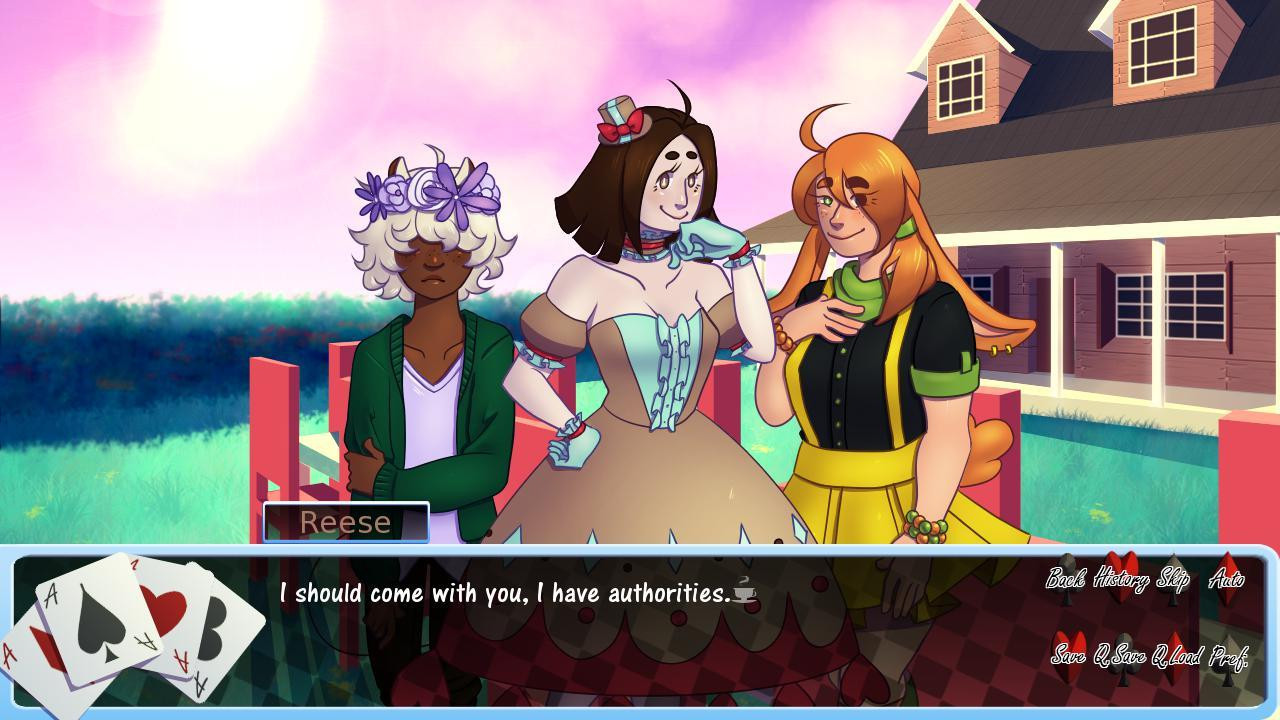
Task: Toggle Skip mode on
Action: pos(1172,580)
